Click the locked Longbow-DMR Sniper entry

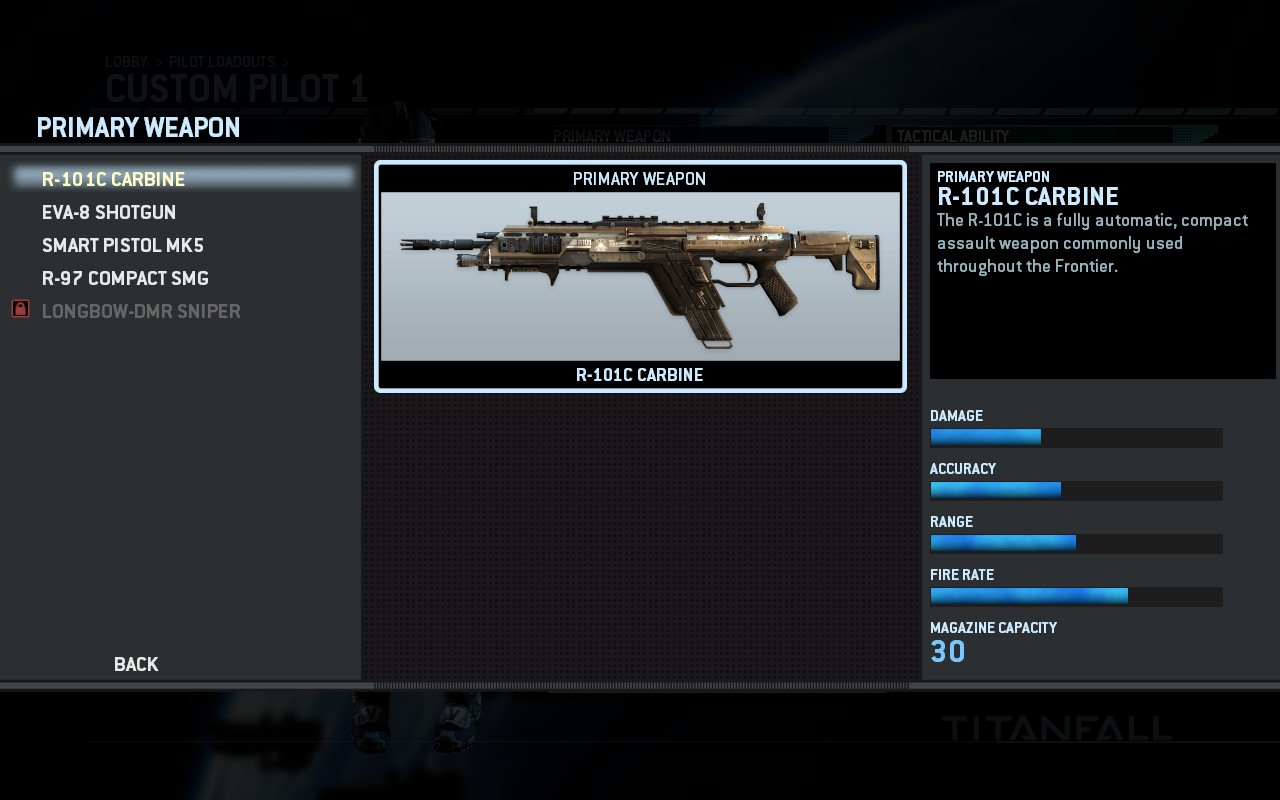tap(141, 311)
